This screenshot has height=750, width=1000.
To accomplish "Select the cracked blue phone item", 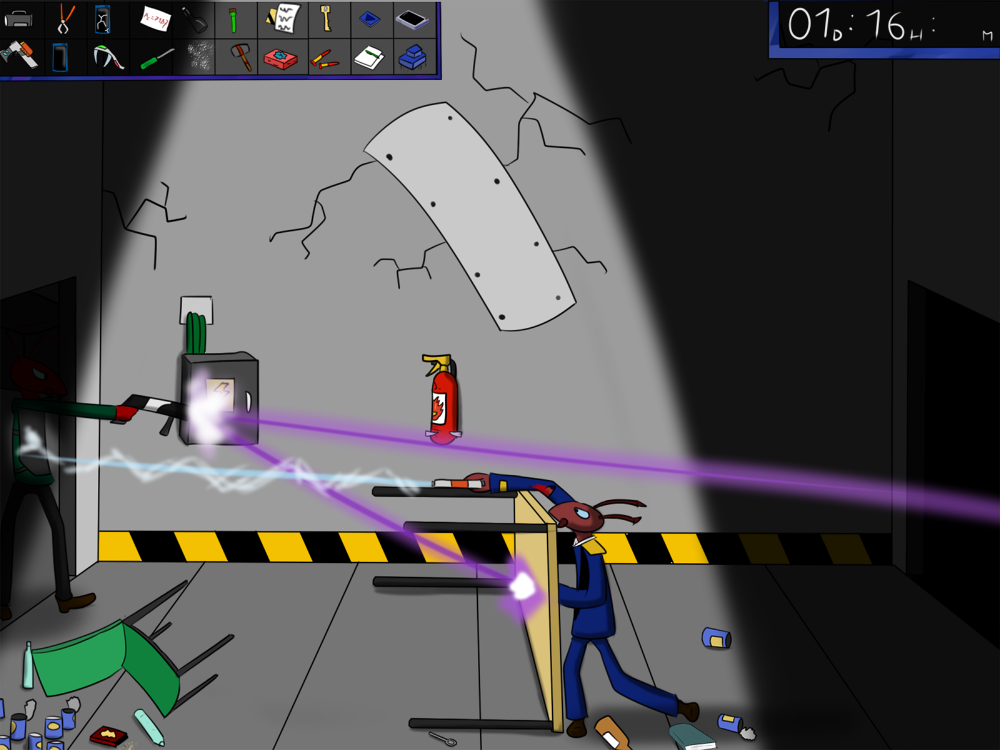I will [x=102, y=18].
